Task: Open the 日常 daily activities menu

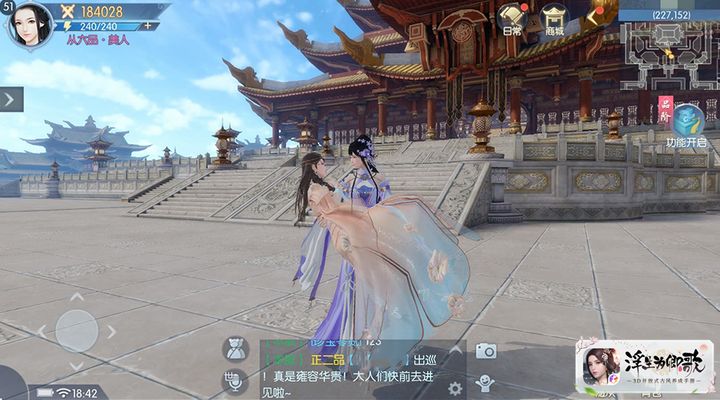Action: point(512,20)
